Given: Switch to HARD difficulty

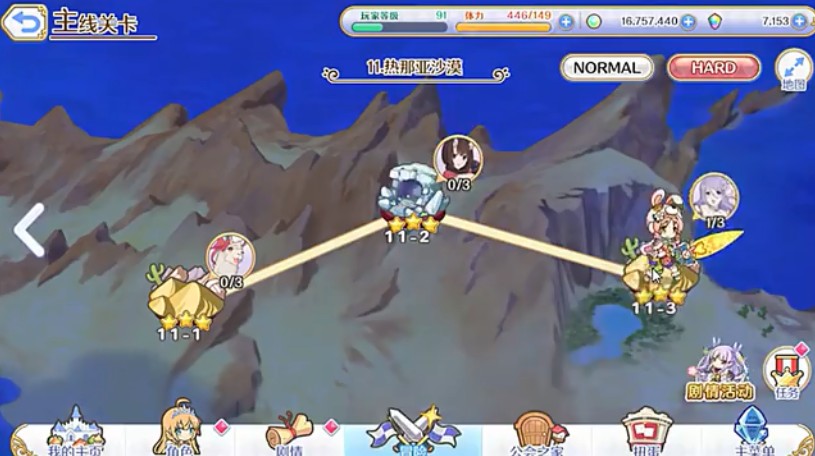Looking at the screenshot, I should pos(713,68).
